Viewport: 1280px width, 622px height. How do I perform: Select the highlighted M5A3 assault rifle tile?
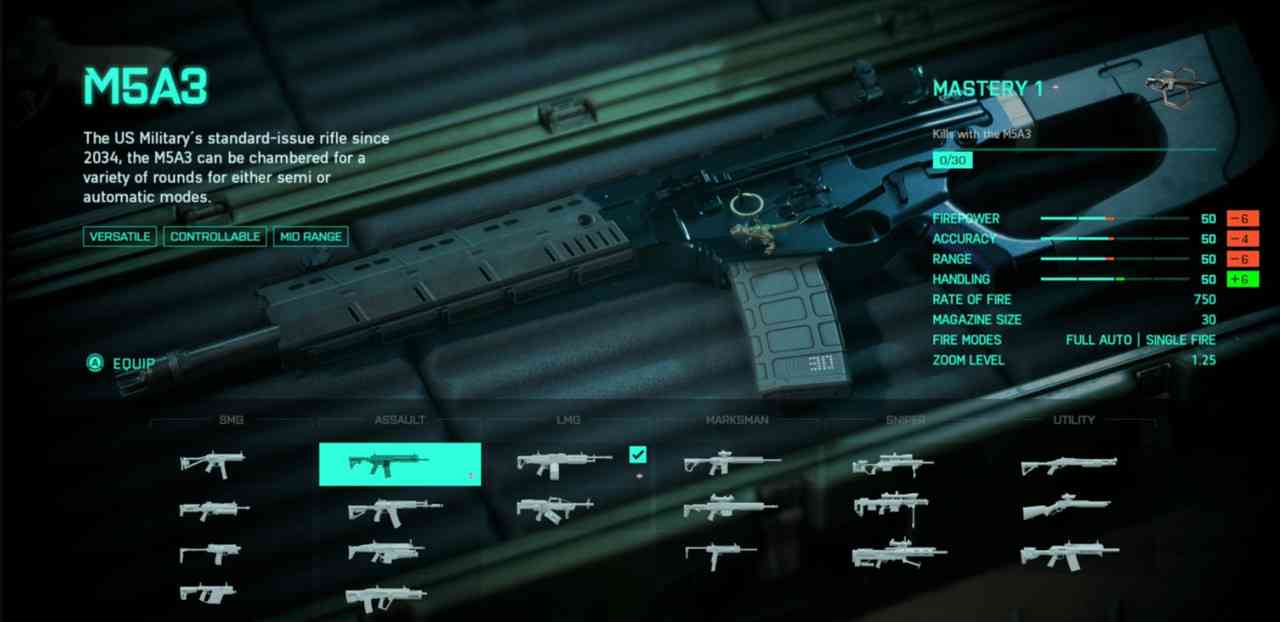point(399,464)
